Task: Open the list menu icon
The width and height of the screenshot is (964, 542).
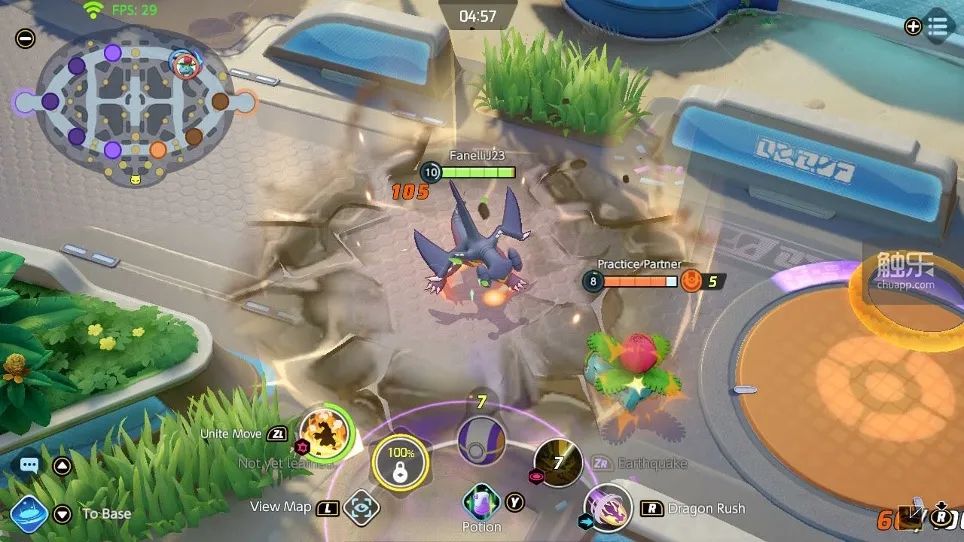Action: 938,27
